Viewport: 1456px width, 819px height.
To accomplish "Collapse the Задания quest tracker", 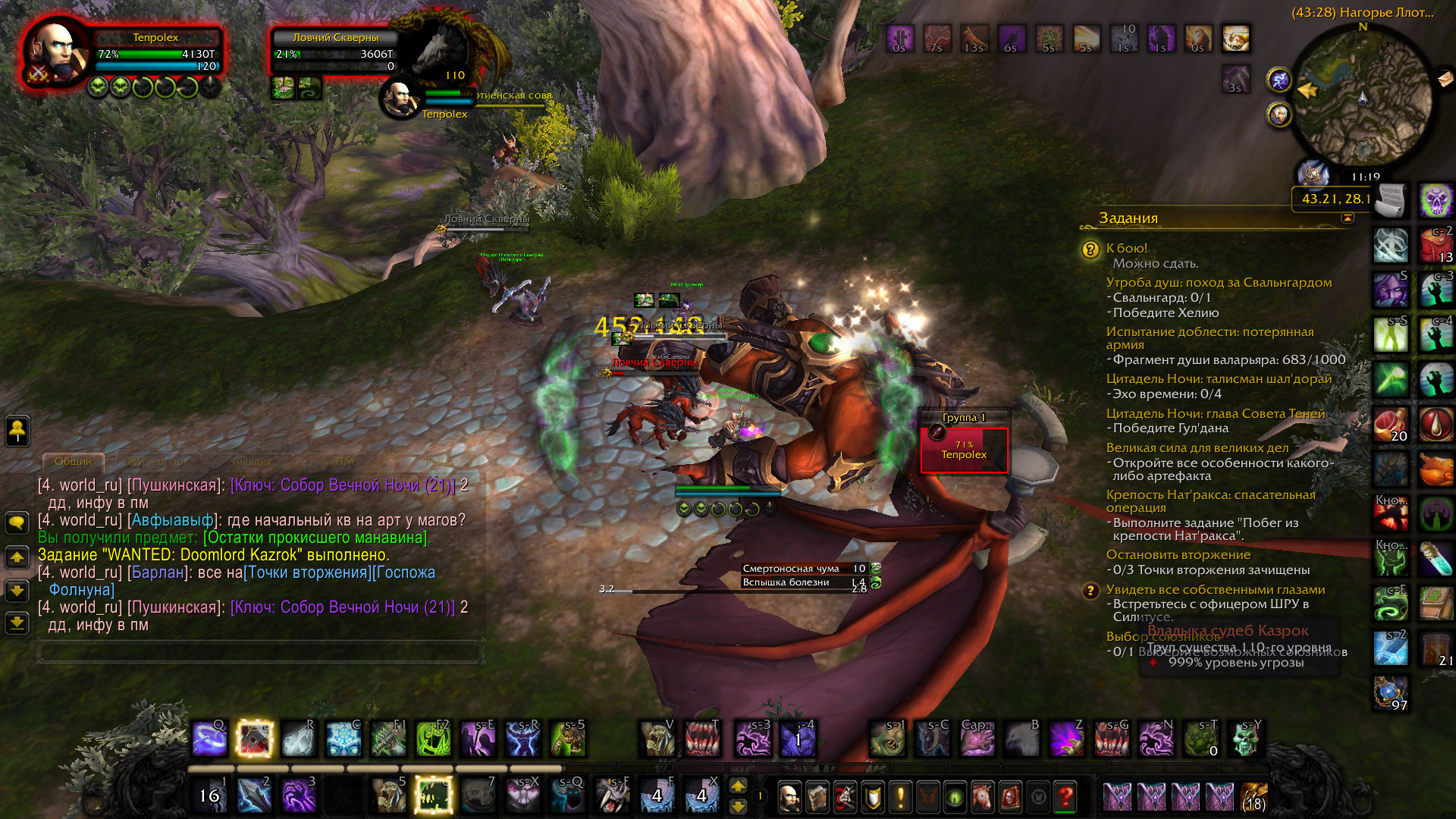I will 1348,218.
